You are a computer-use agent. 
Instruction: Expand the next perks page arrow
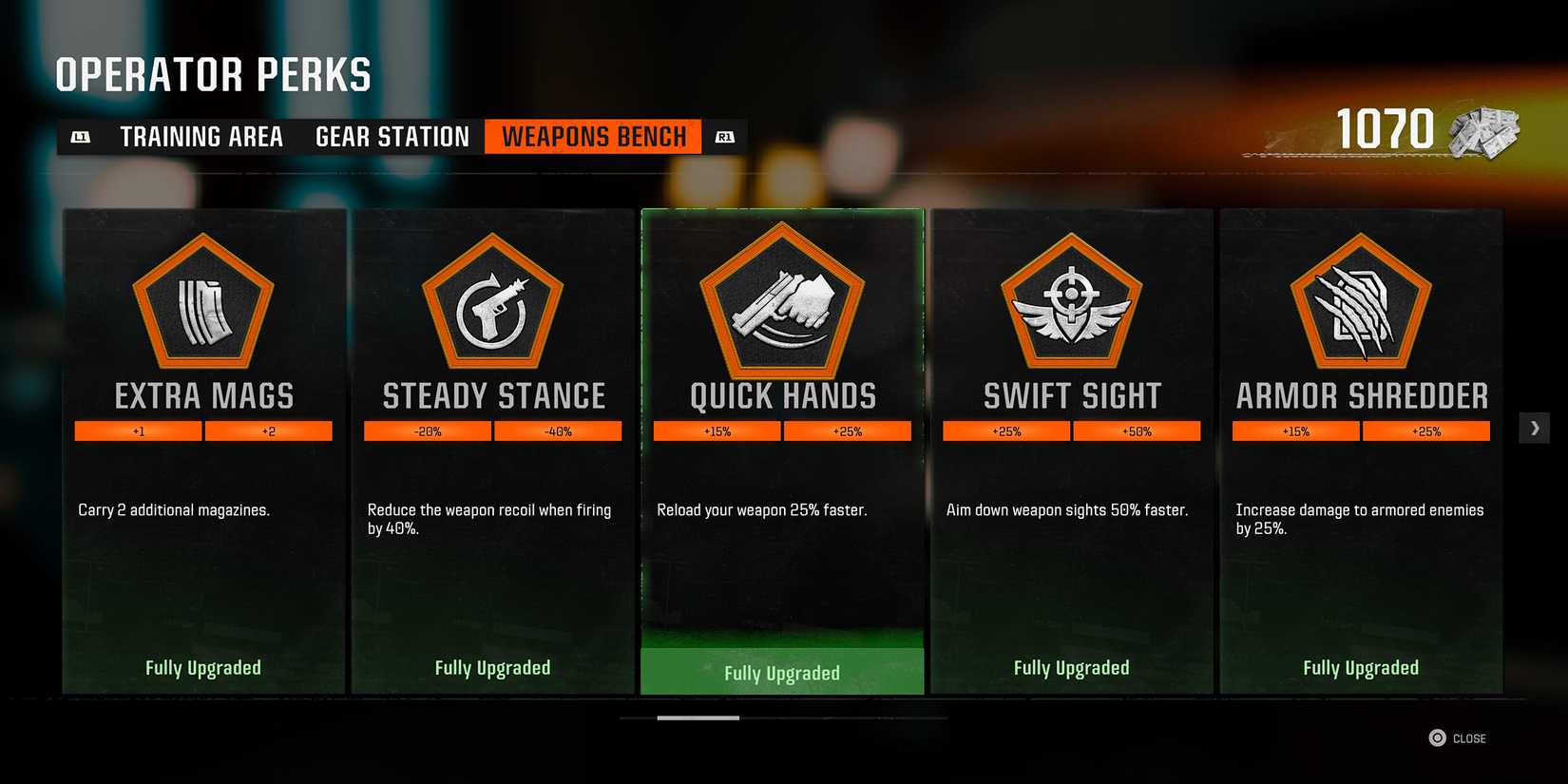click(x=1534, y=428)
